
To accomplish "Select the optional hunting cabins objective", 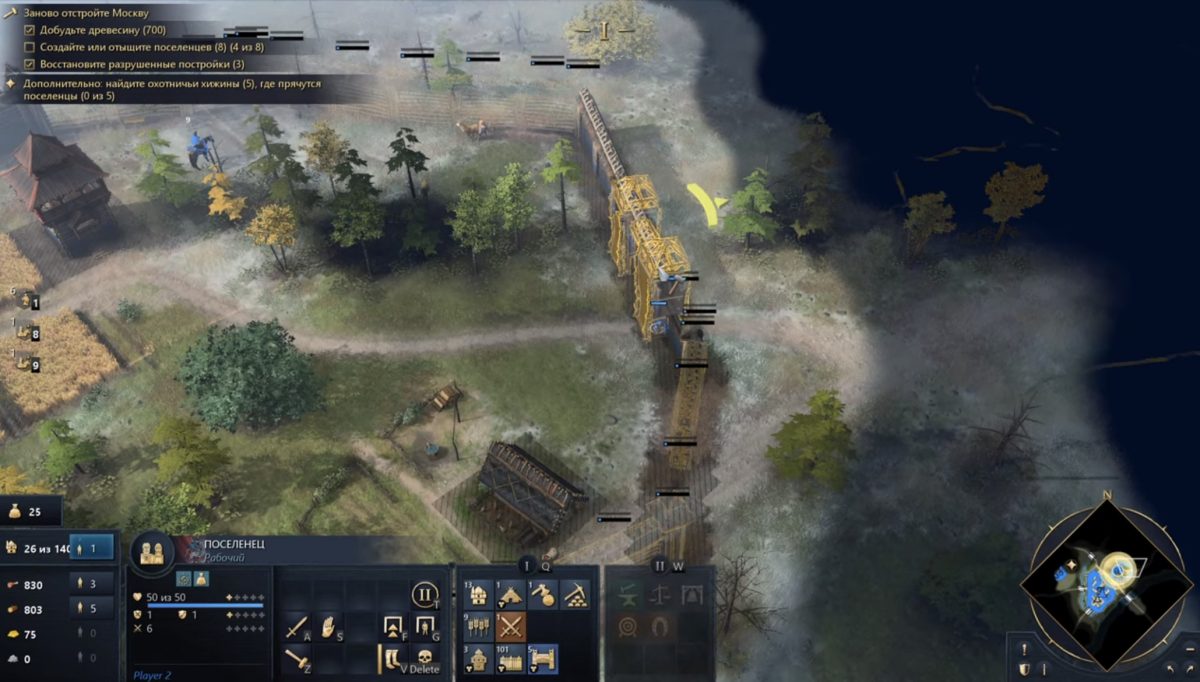I will 170,90.
